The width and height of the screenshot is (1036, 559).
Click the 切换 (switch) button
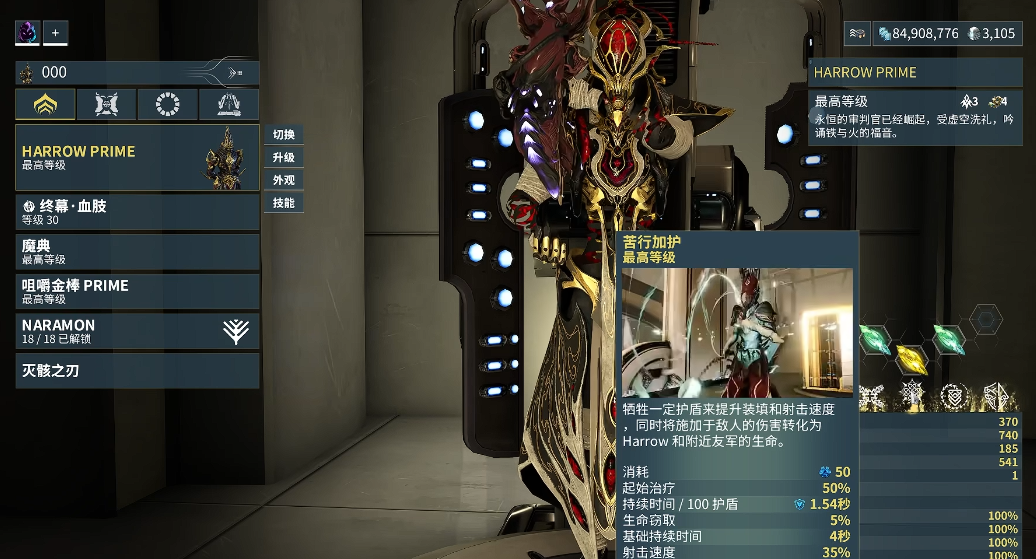(284, 135)
